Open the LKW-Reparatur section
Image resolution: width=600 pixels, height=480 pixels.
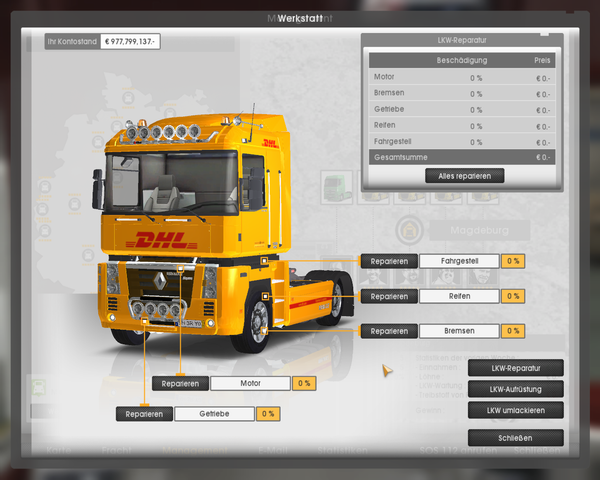tap(515, 367)
